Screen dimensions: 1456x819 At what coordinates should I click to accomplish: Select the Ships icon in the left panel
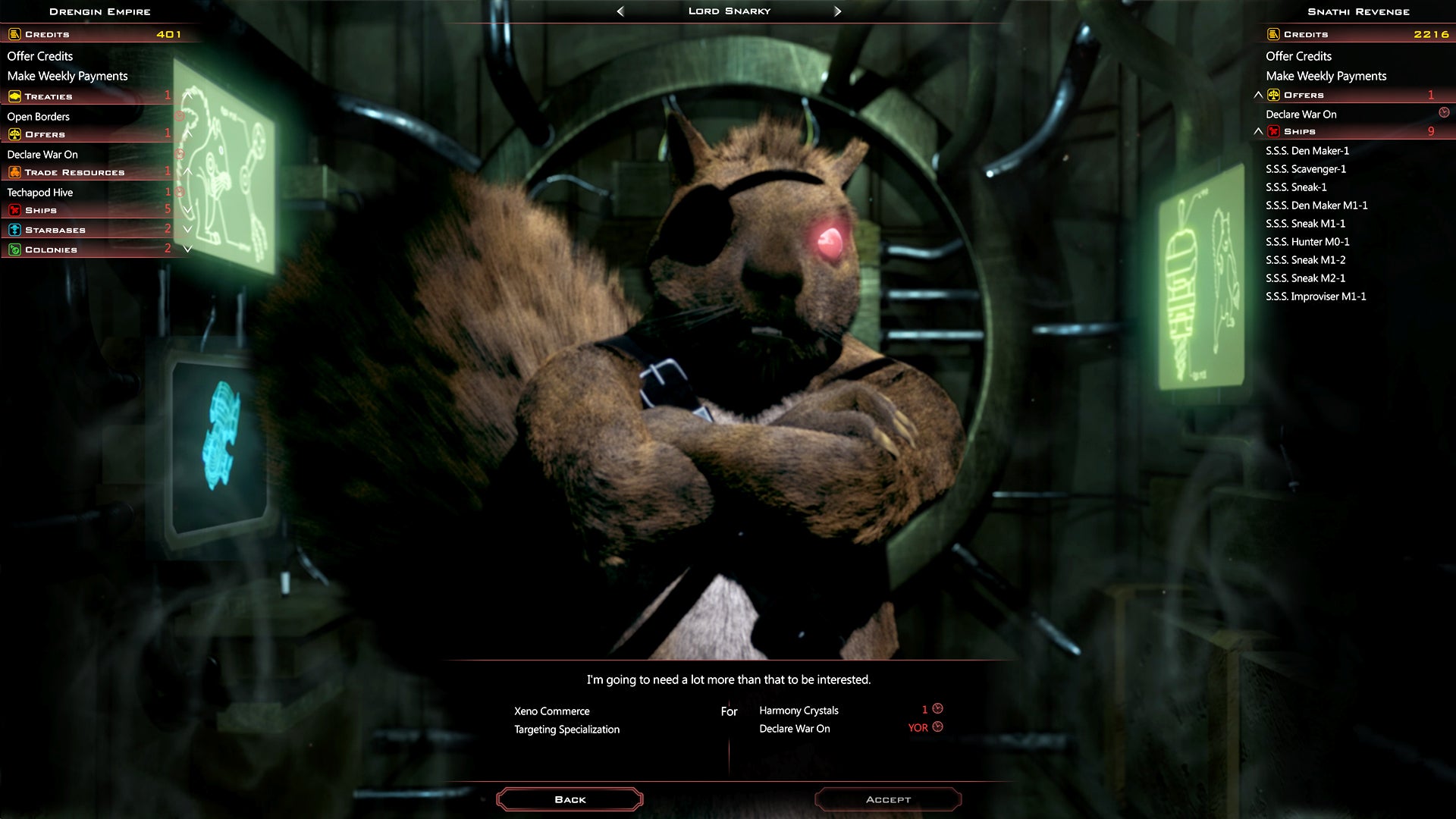(14, 210)
